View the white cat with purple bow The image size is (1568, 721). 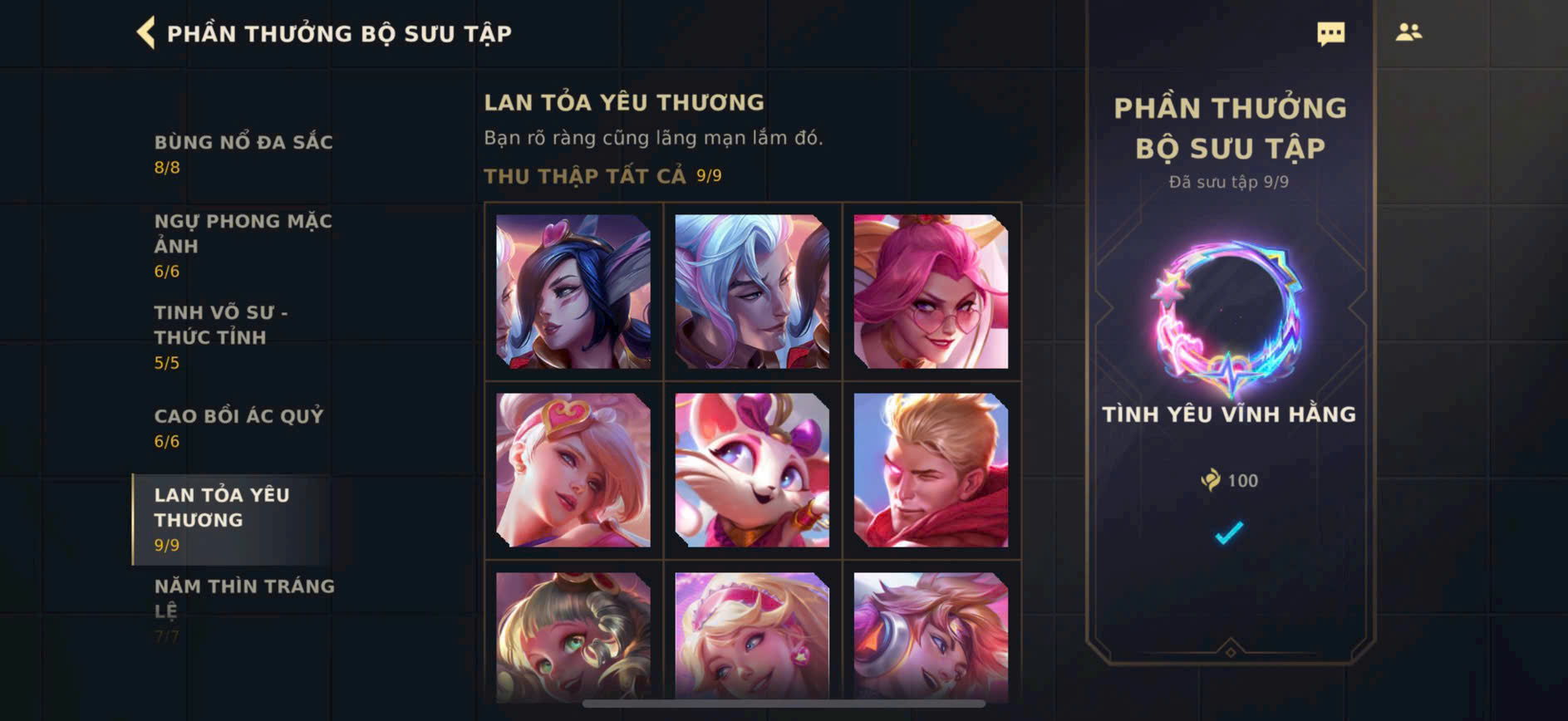click(752, 470)
